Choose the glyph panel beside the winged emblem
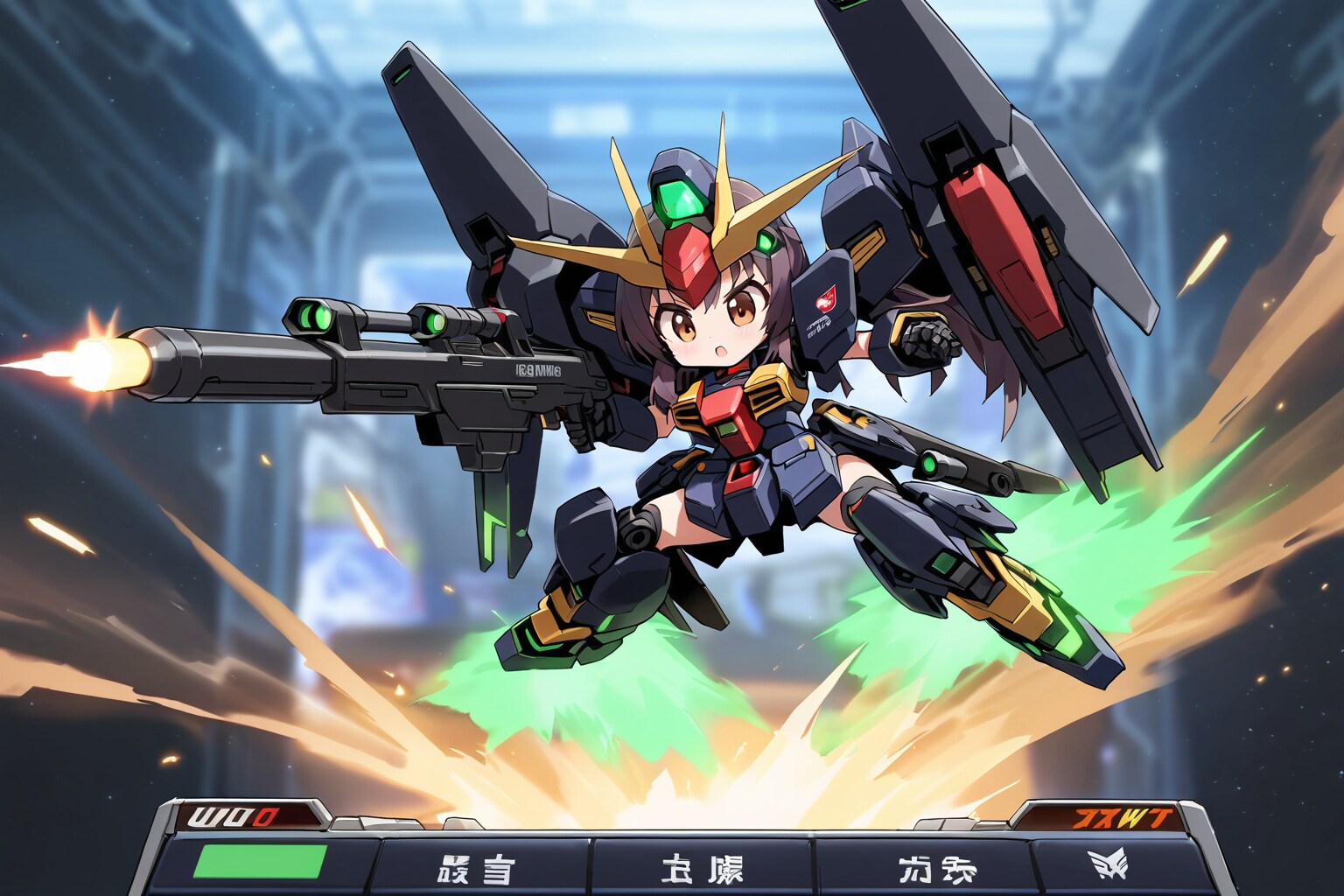Image resolution: width=1344 pixels, height=896 pixels. 921,868
